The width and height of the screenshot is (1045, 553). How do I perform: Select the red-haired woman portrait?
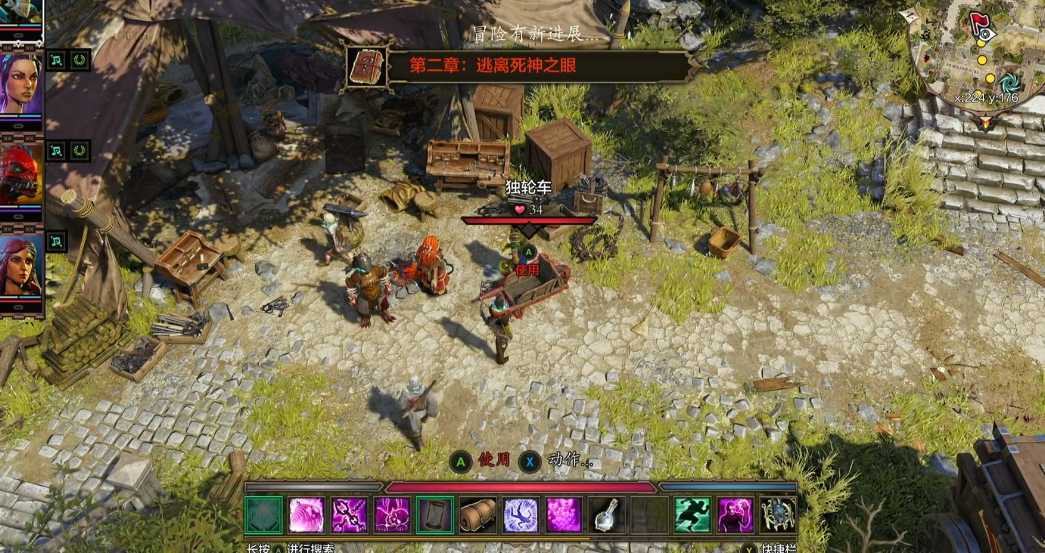21,265
